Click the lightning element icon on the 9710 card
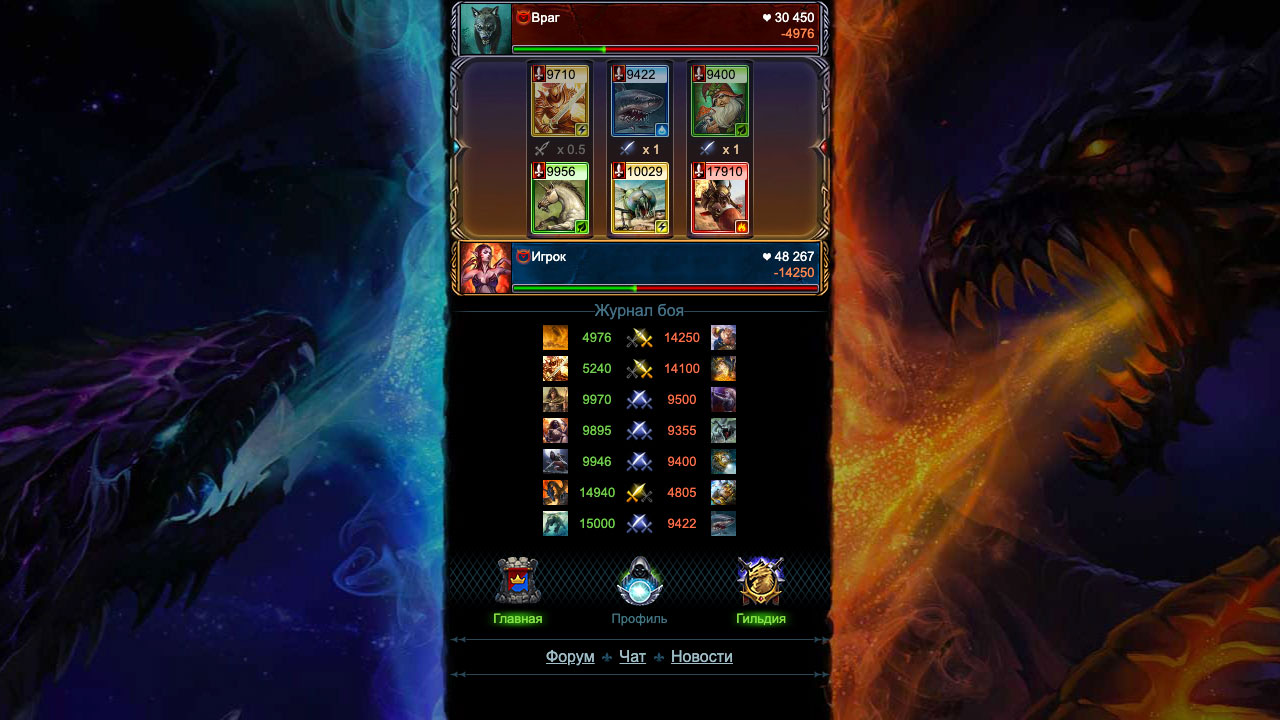The height and width of the screenshot is (720, 1280). coord(582,130)
